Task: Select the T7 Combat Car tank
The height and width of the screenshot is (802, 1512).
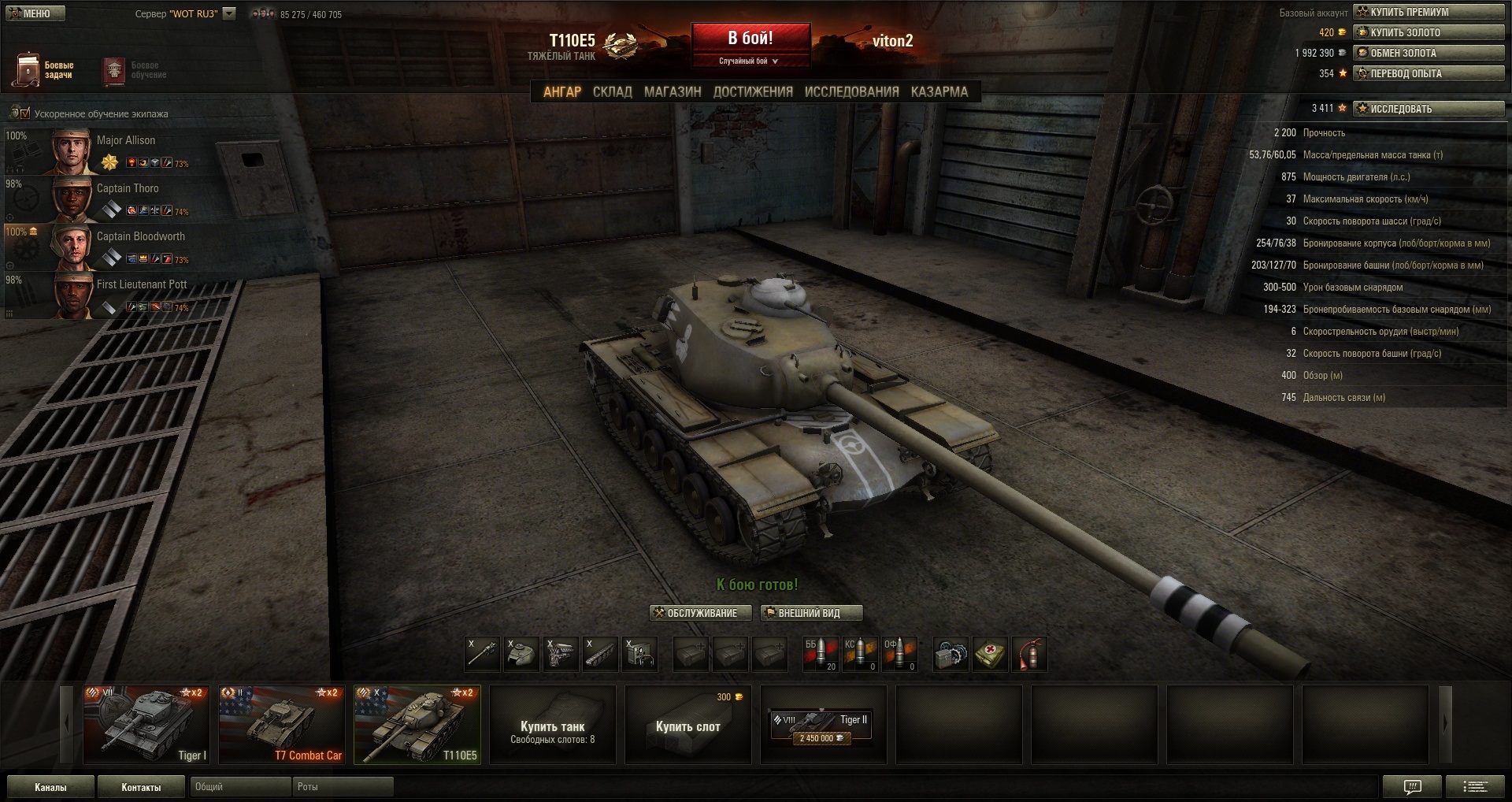Action: [x=282, y=725]
